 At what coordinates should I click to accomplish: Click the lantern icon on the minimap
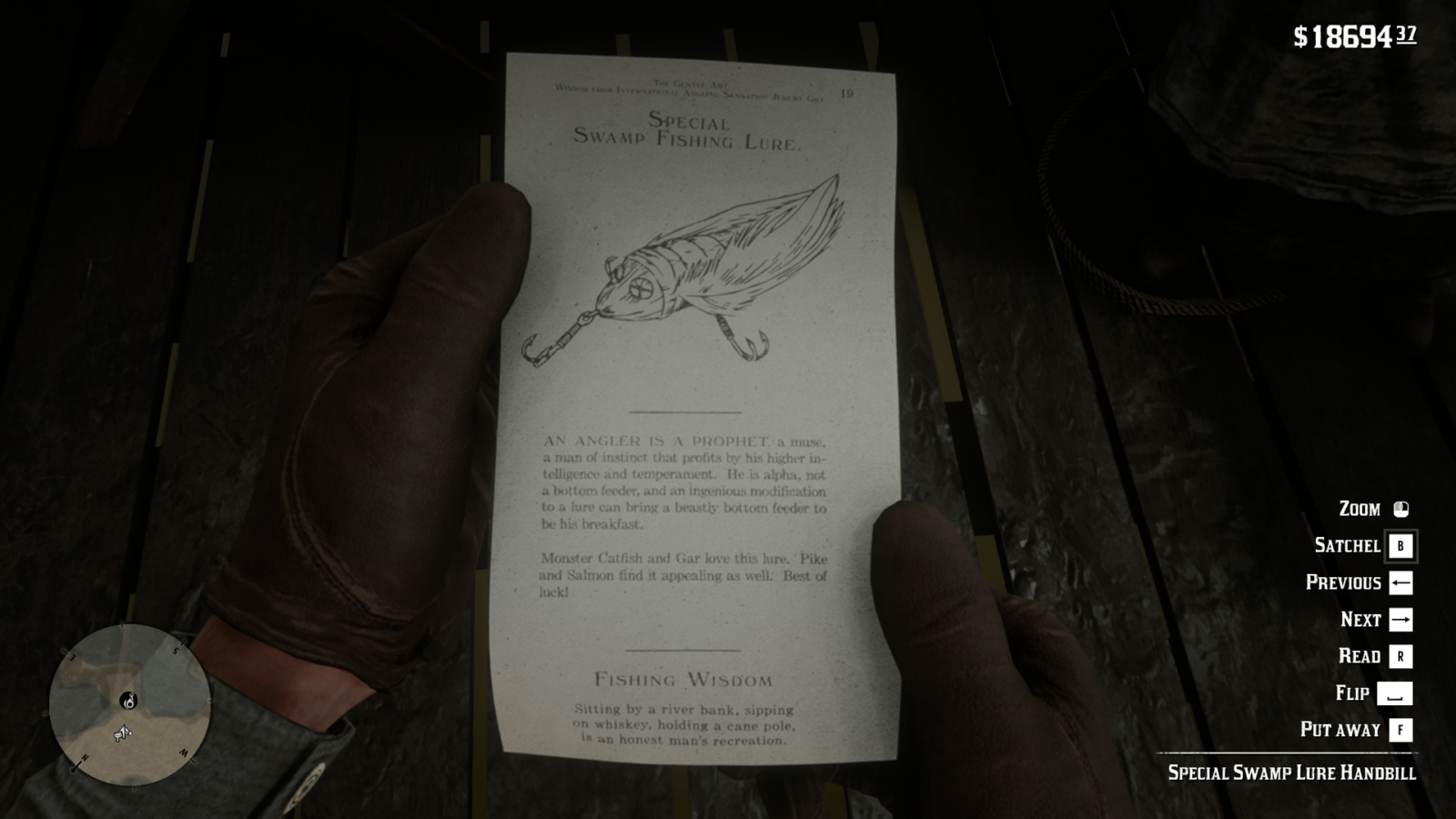pyautogui.click(x=129, y=701)
